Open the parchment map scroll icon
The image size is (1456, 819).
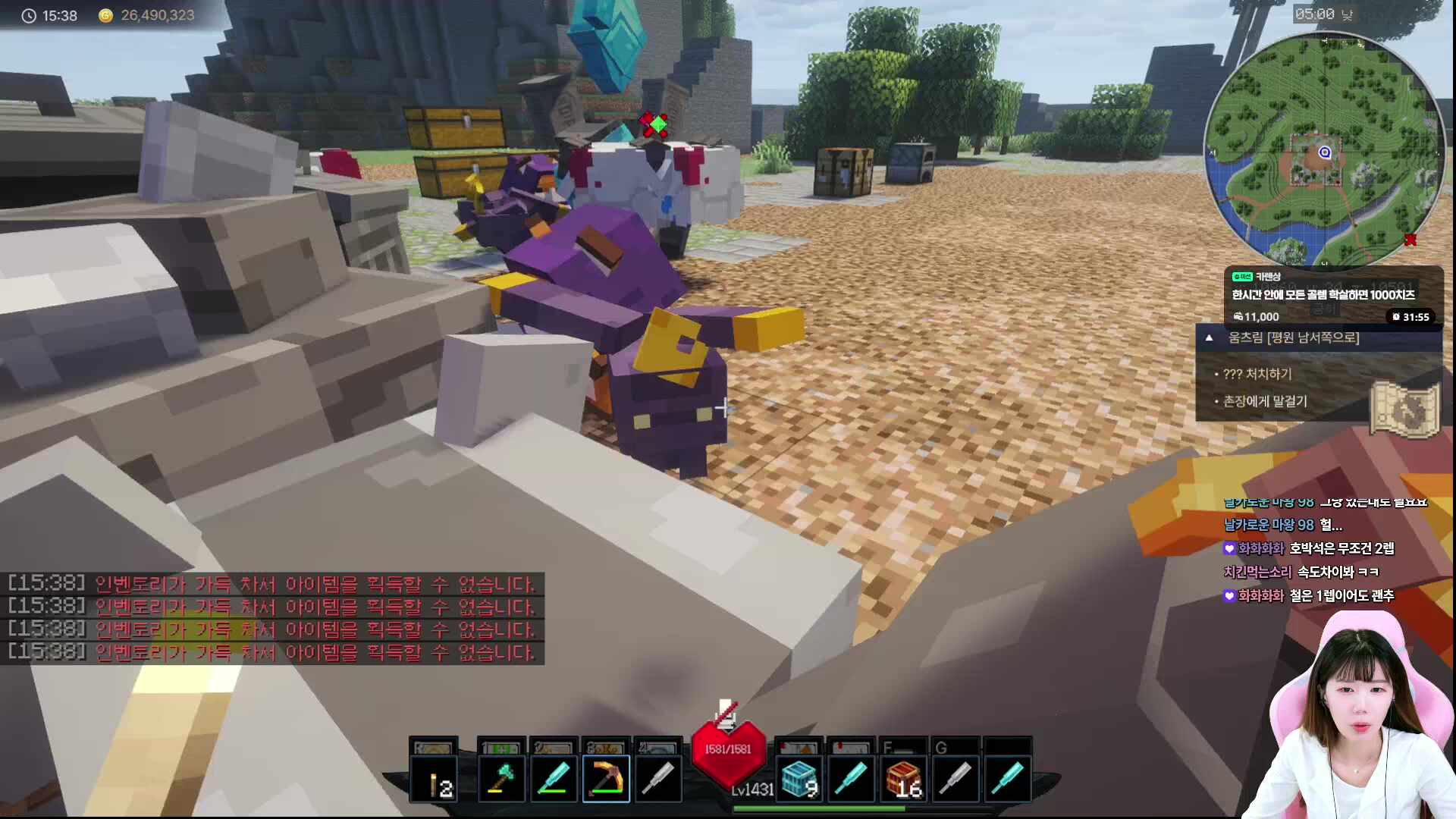point(1404,409)
